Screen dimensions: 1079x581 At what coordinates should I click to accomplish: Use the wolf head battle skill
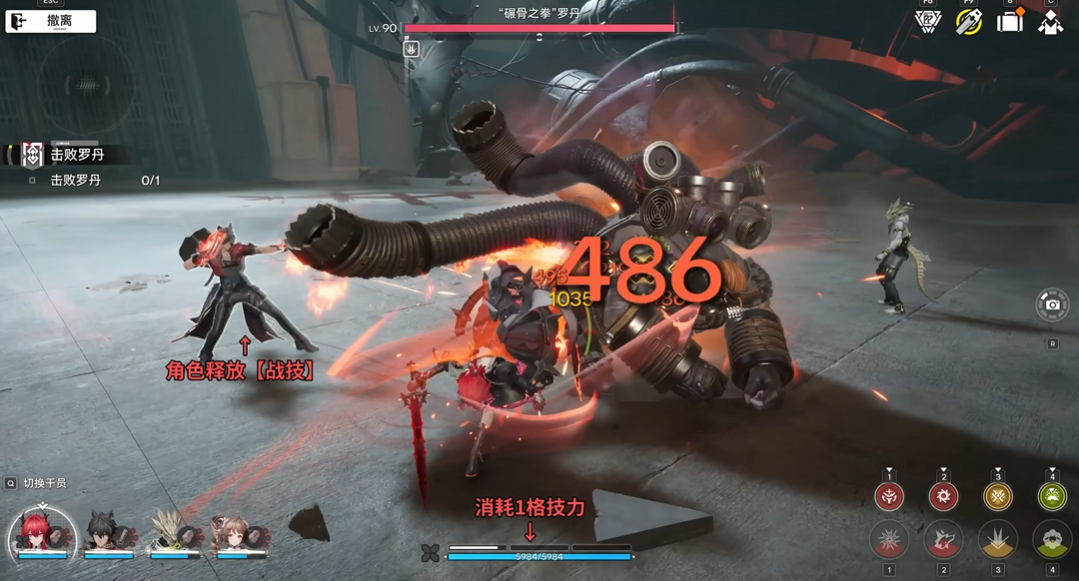tap(943, 540)
